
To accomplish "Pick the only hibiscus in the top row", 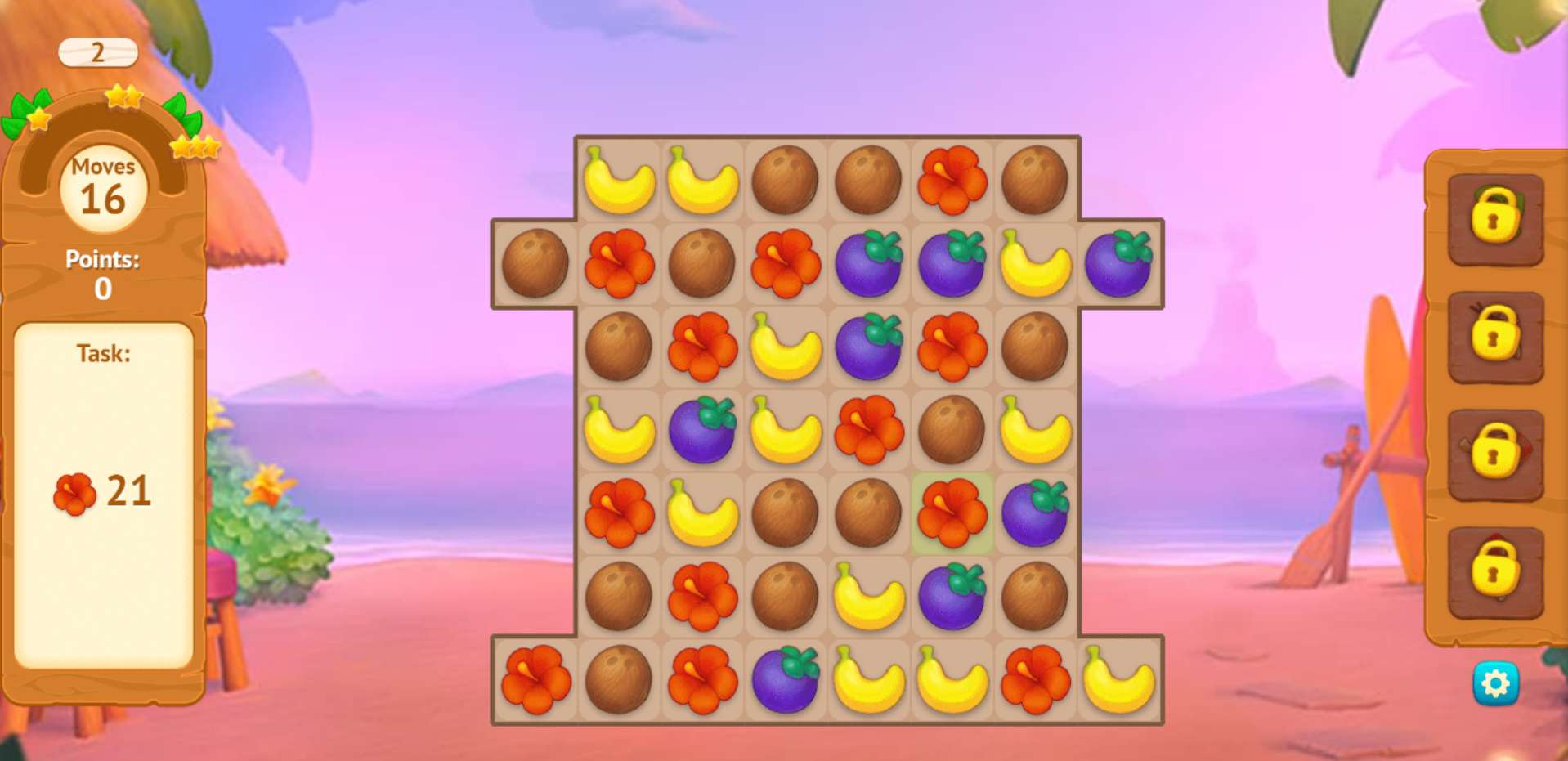I will pos(952,180).
